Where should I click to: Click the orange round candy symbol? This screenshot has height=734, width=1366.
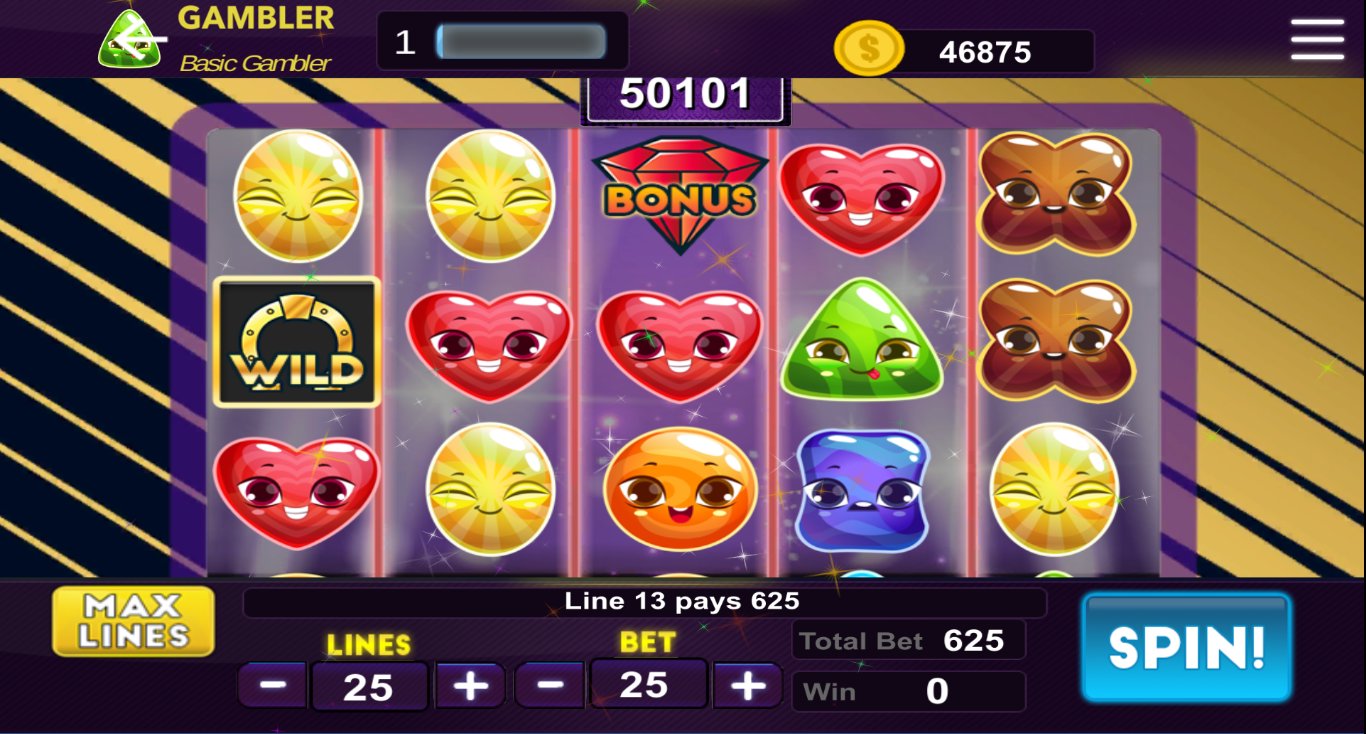coord(678,490)
